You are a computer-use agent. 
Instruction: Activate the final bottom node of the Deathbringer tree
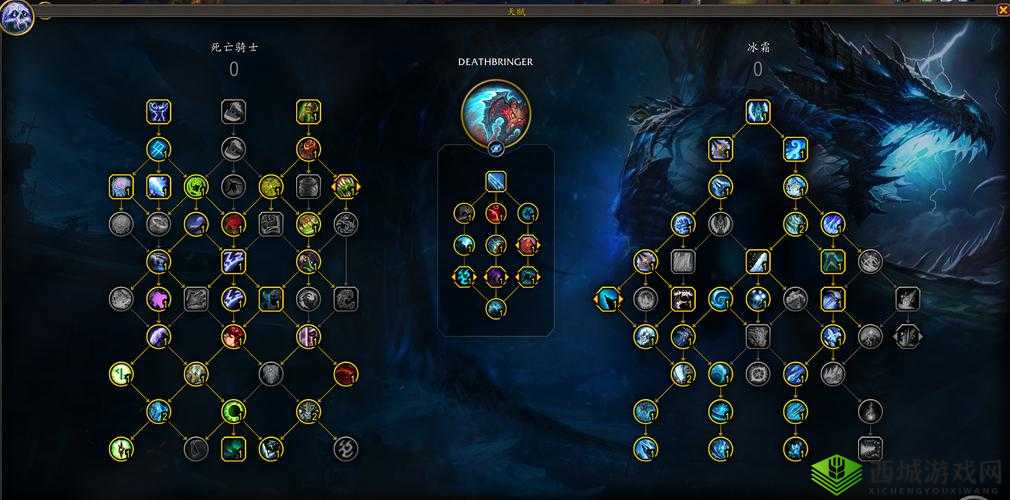click(x=496, y=308)
